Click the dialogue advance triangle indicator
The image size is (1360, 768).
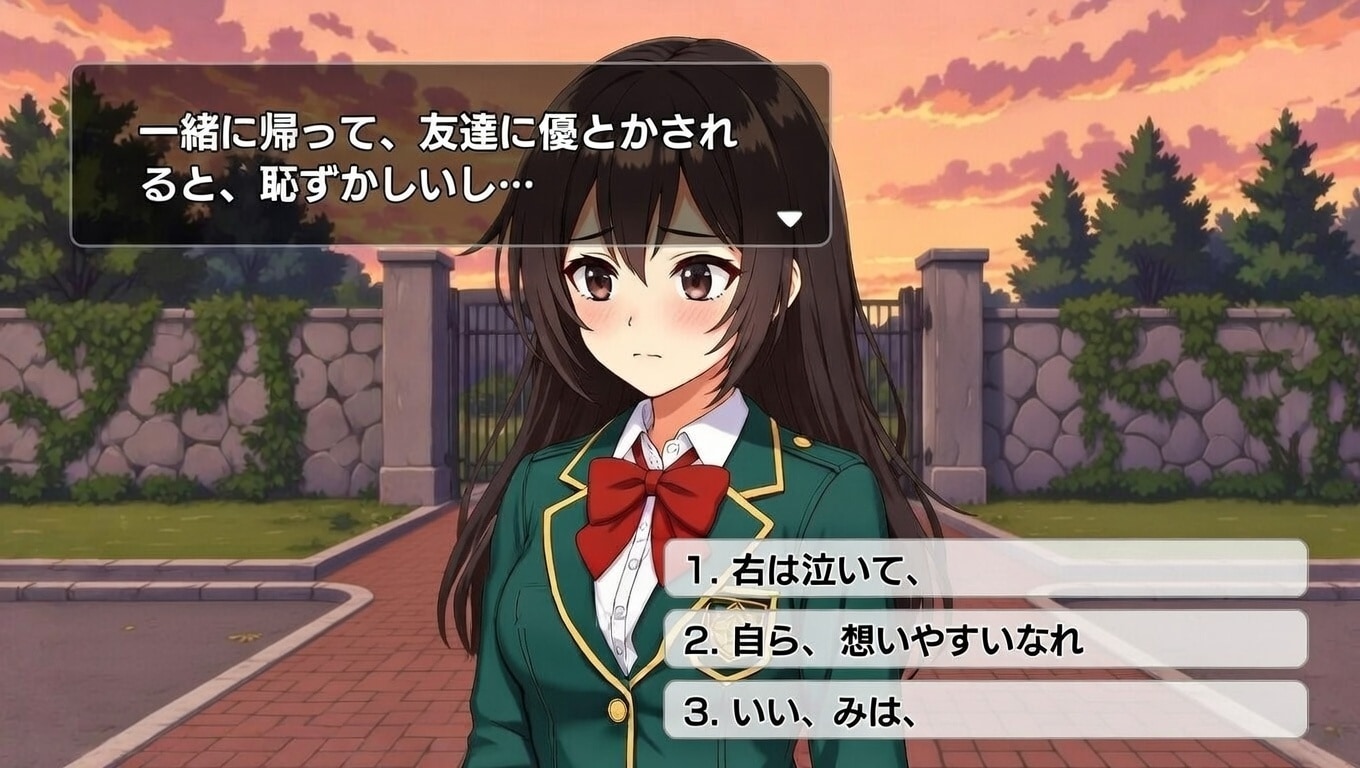790,219
